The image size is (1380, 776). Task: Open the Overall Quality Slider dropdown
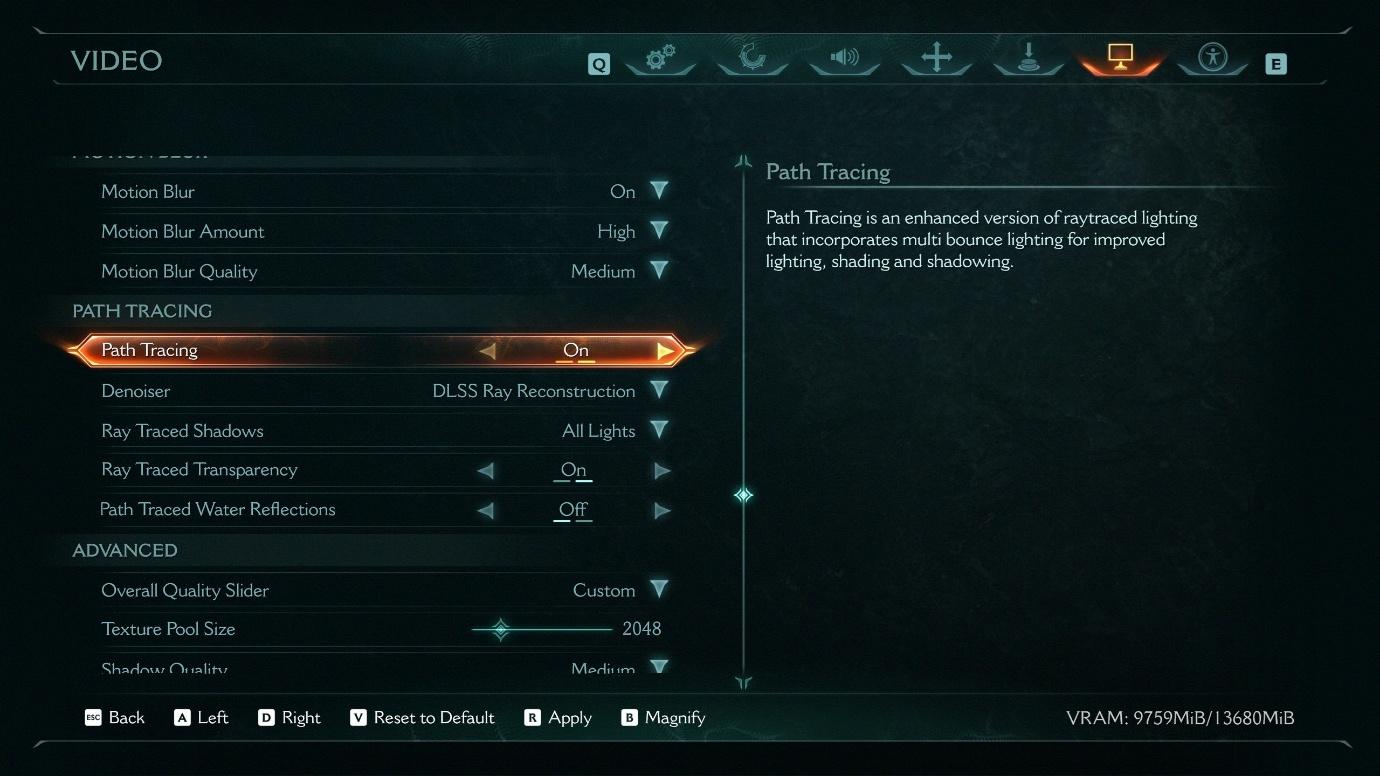click(x=659, y=589)
